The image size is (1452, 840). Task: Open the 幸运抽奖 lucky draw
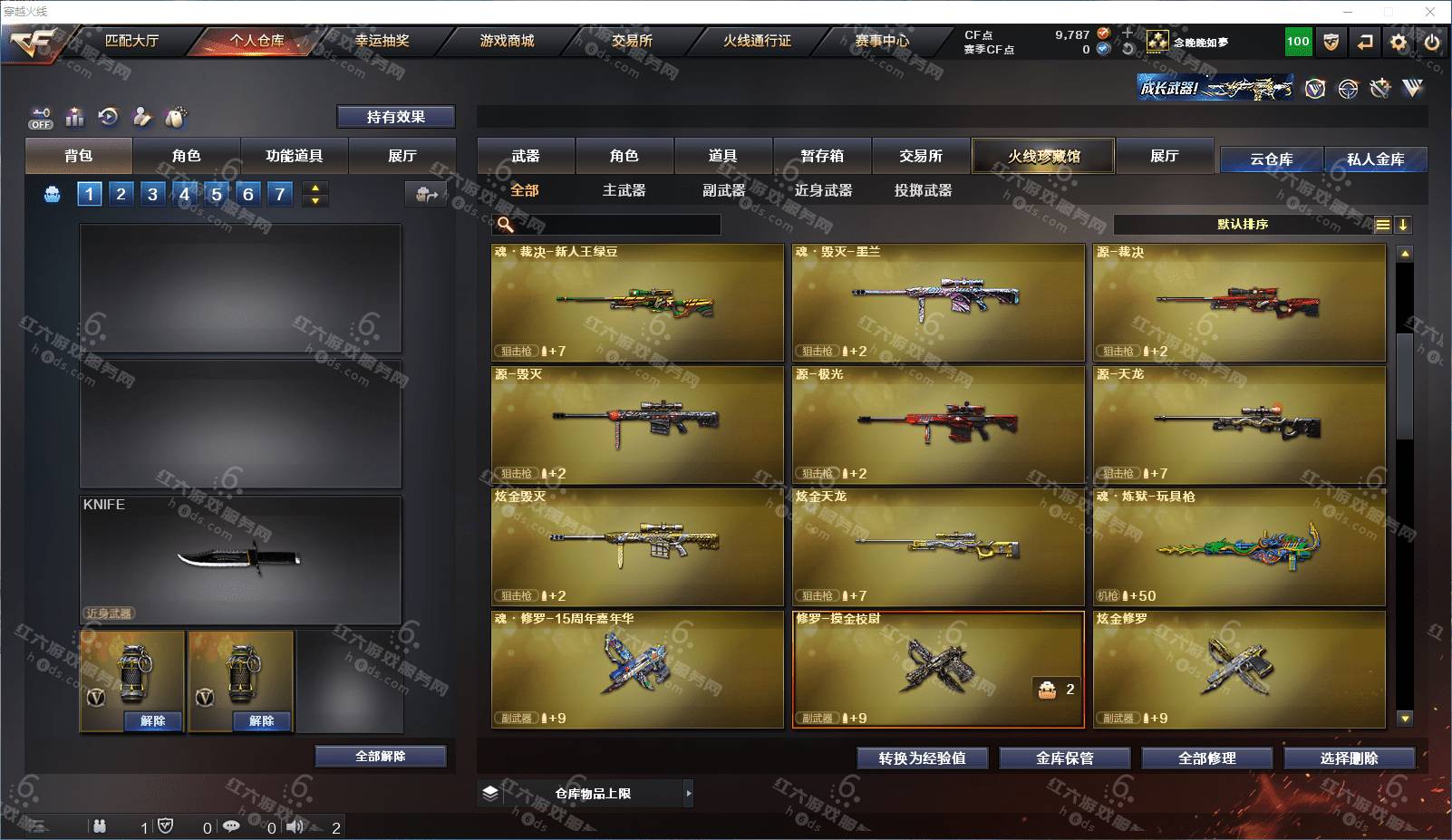382,41
